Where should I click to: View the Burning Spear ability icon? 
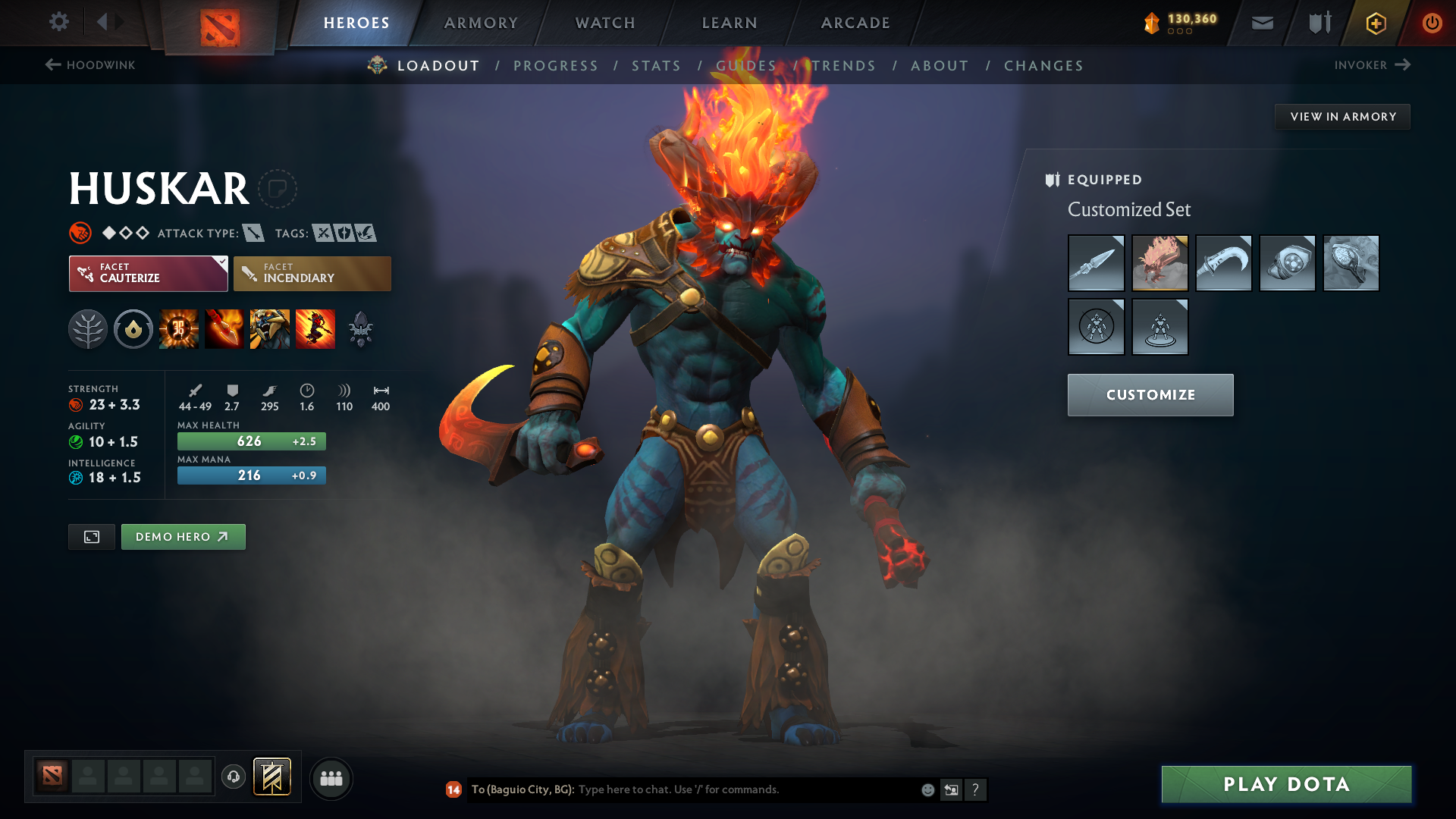click(x=224, y=328)
